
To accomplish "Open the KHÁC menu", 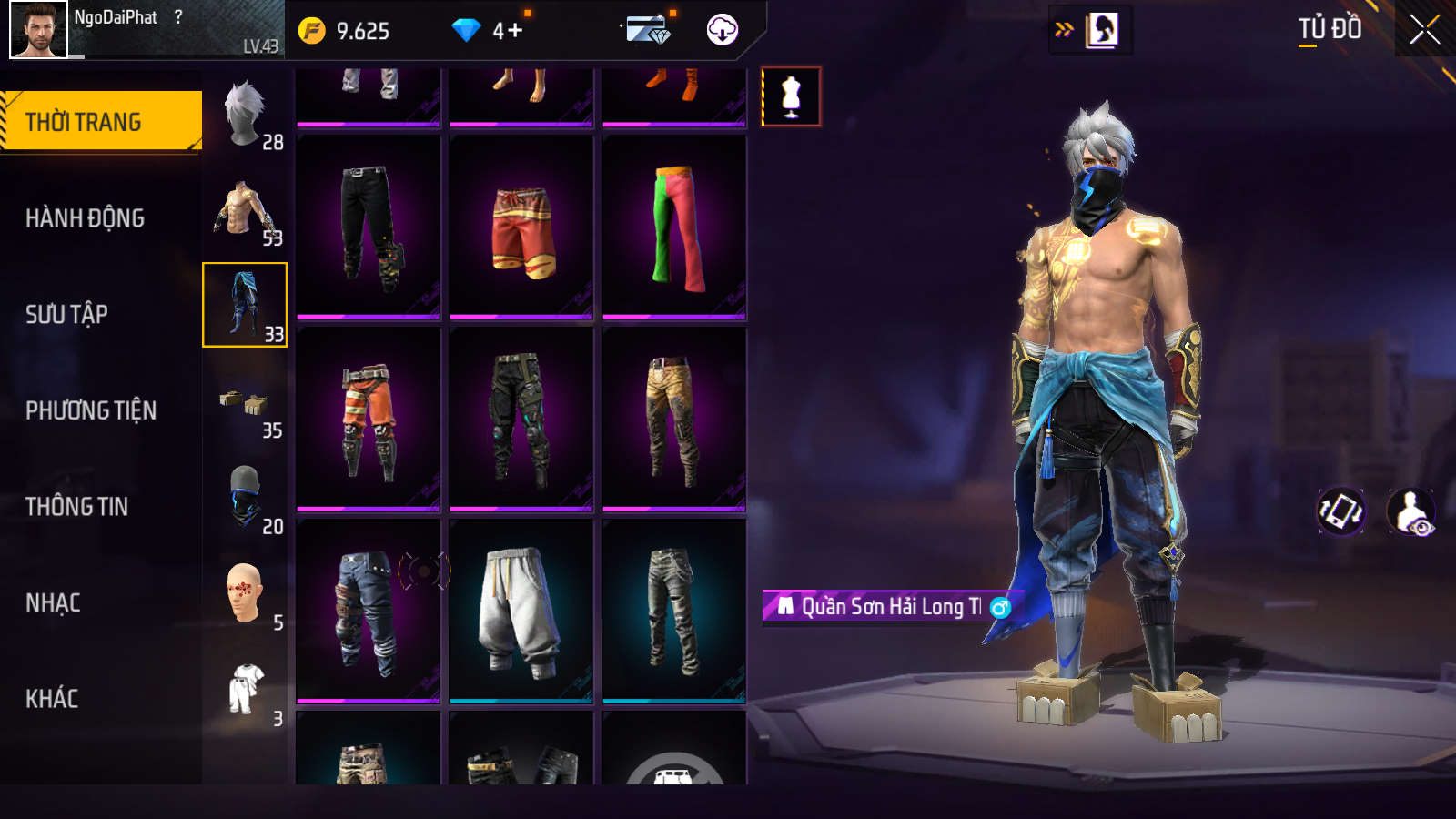I will click(52, 698).
